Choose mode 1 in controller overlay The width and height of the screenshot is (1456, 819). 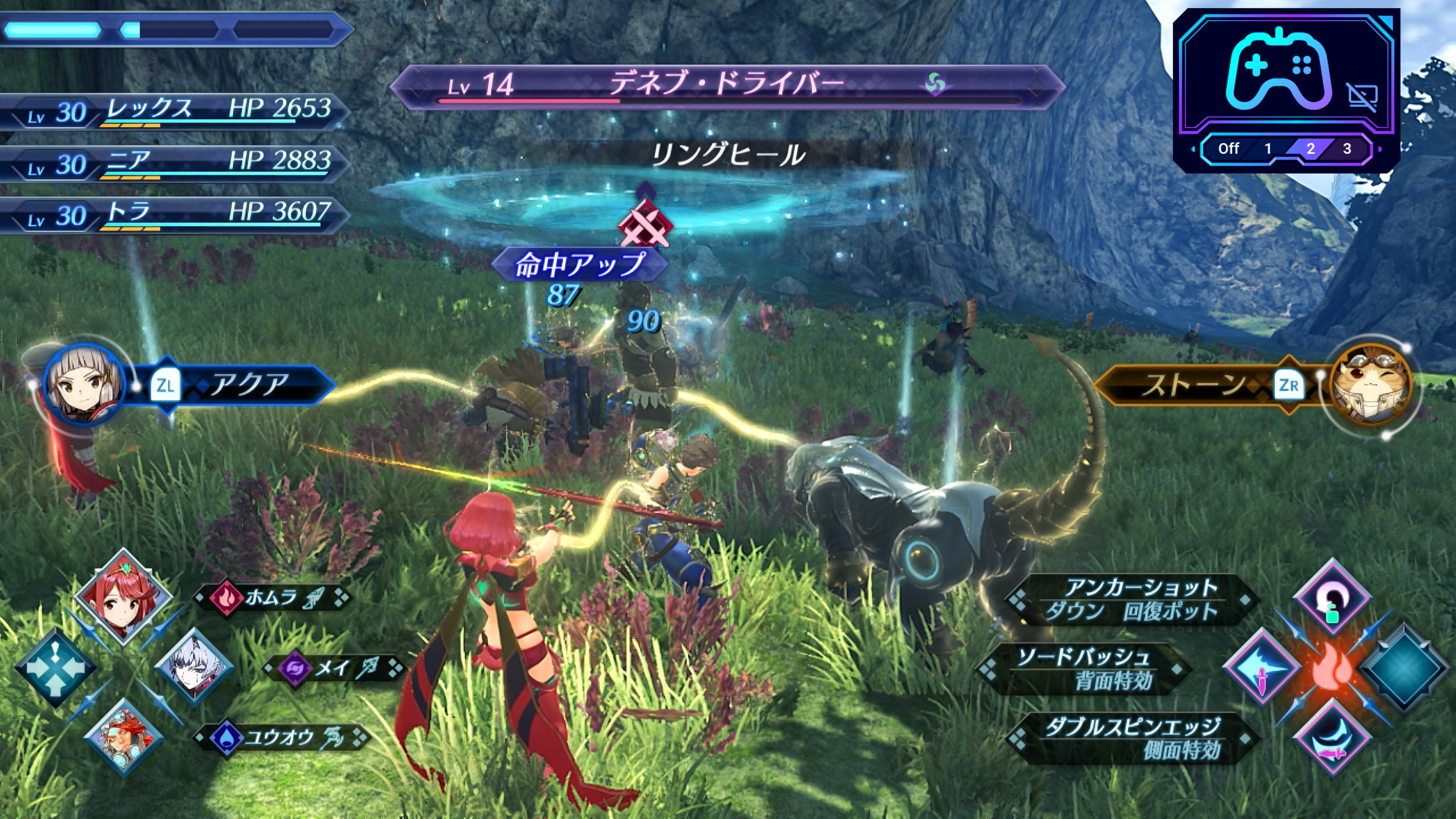coord(1268,149)
